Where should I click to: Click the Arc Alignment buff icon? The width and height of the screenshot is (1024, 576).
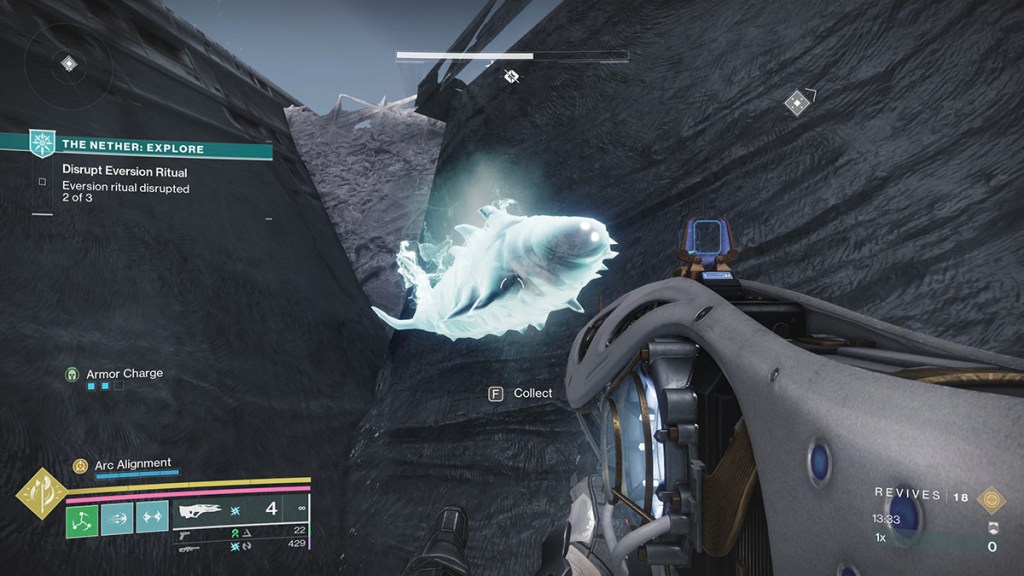[x=80, y=465]
